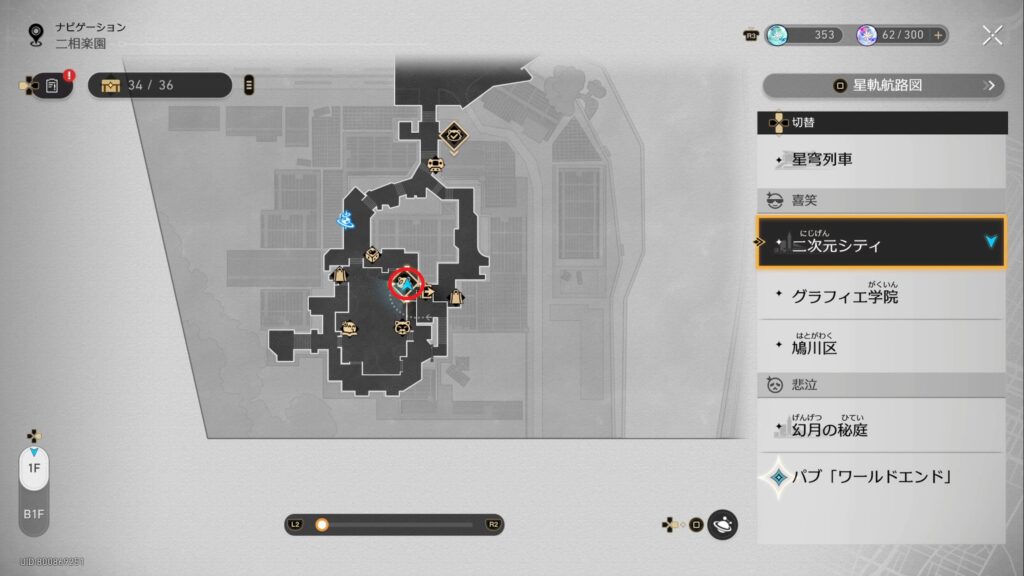Click the checkmark mission marker on the map
Viewport: 1024px width, 576px height.
453,134
